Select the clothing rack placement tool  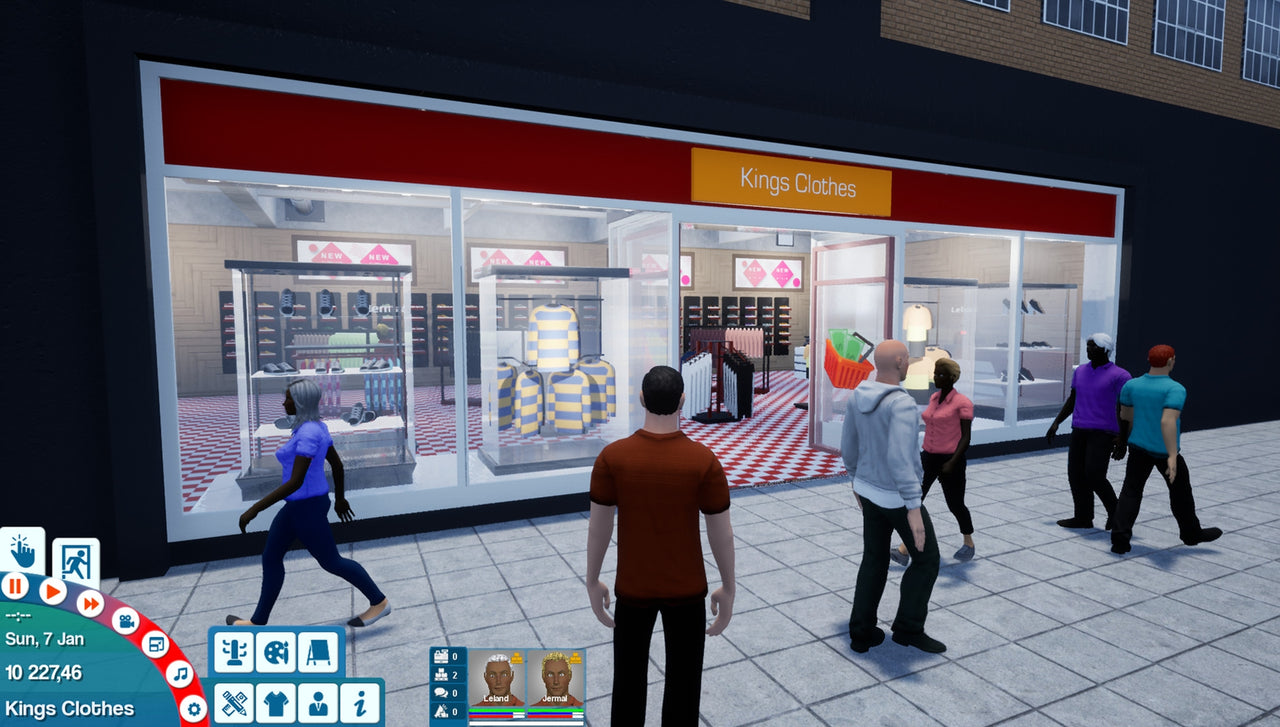[x=234, y=652]
